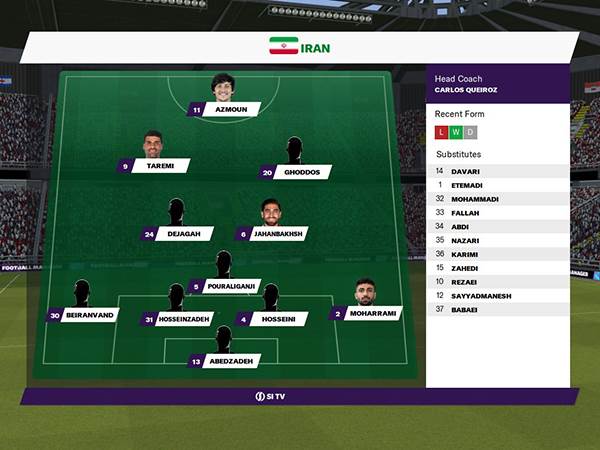The height and width of the screenshot is (450, 600).
Task: Select Nazari from the substitutes
Action: click(x=497, y=240)
